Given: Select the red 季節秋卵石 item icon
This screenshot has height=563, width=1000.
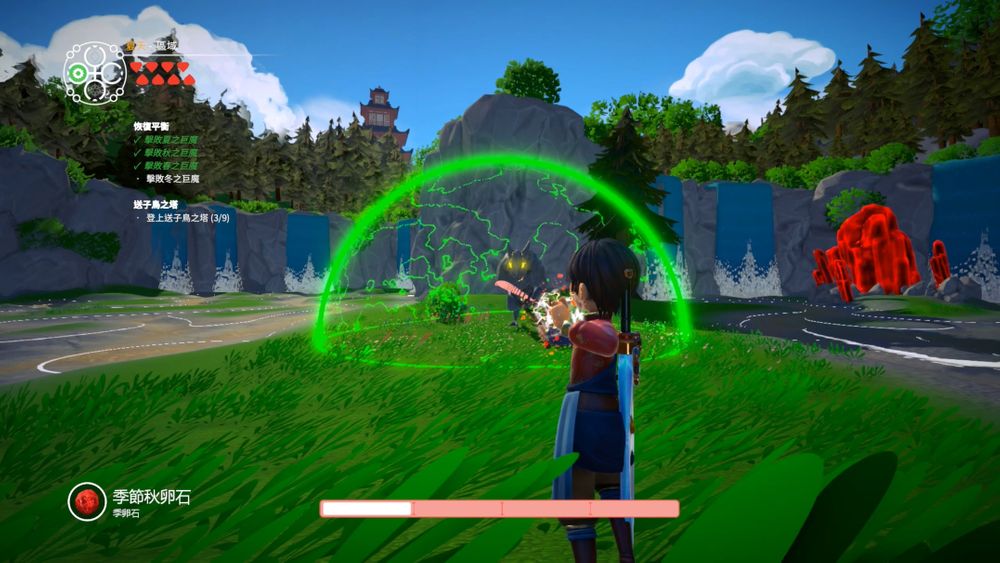Looking at the screenshot, I should [88, 502].
